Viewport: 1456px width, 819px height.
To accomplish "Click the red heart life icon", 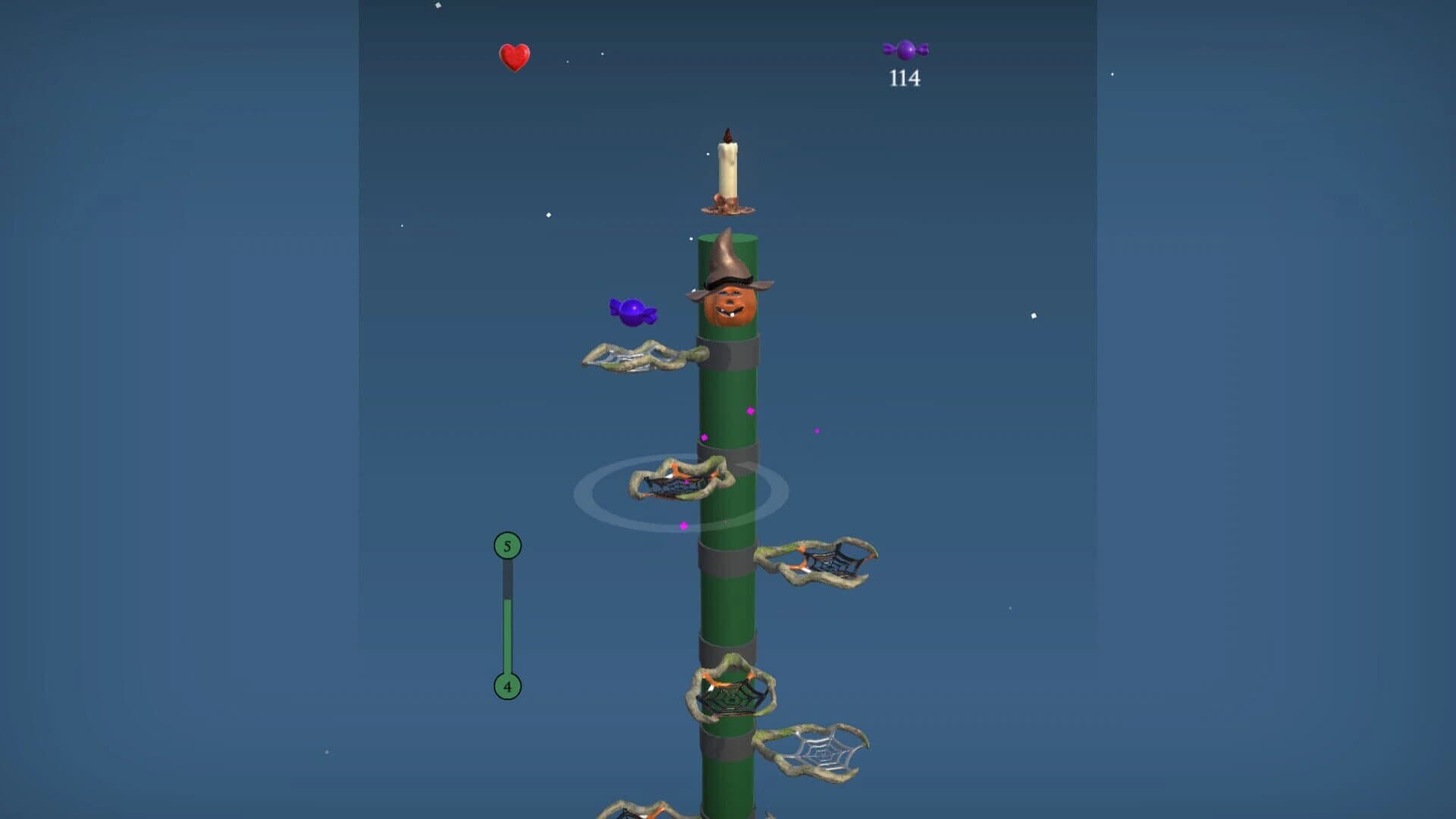I will [x=513, y=58].
